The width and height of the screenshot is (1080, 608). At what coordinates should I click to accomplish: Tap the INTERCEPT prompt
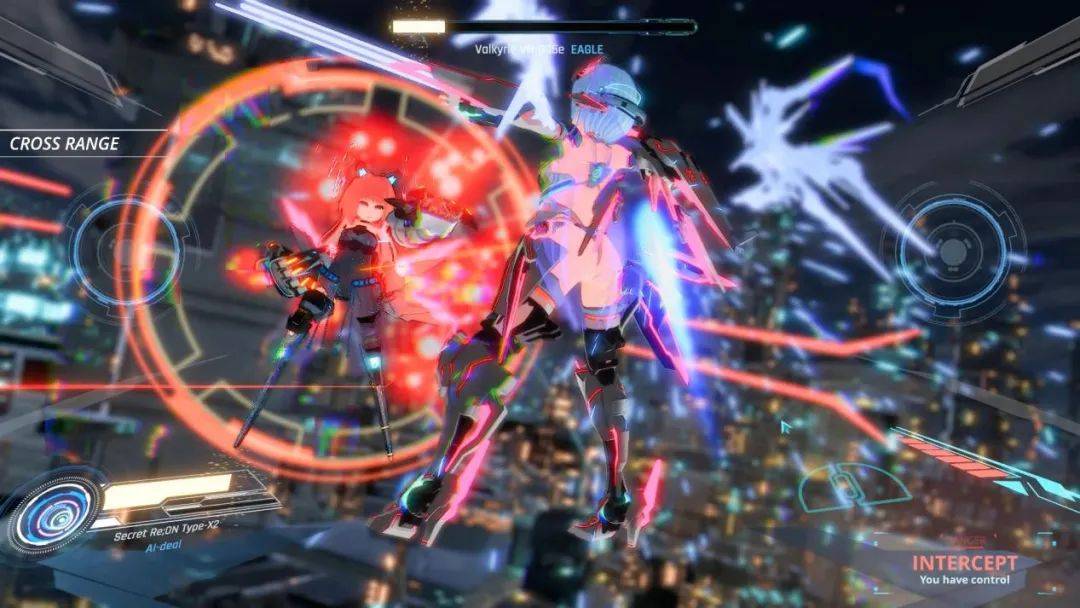(964, 564)
